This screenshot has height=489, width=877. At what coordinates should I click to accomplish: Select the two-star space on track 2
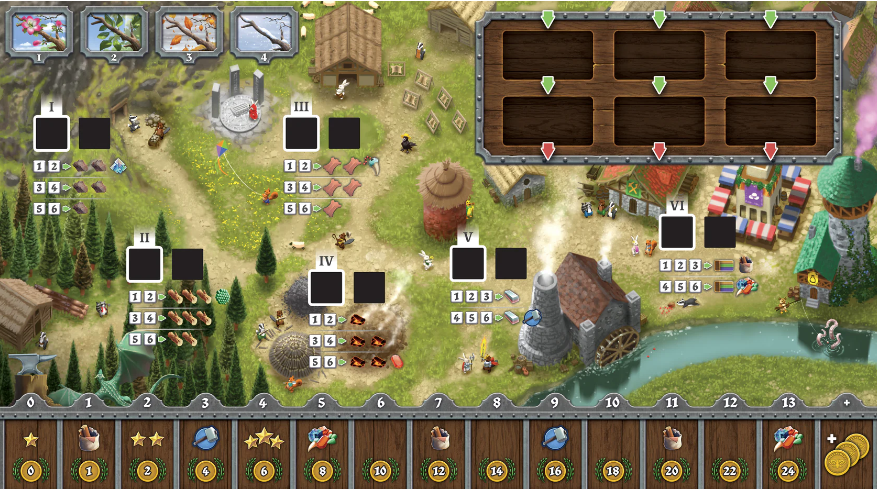click(147, 448)
